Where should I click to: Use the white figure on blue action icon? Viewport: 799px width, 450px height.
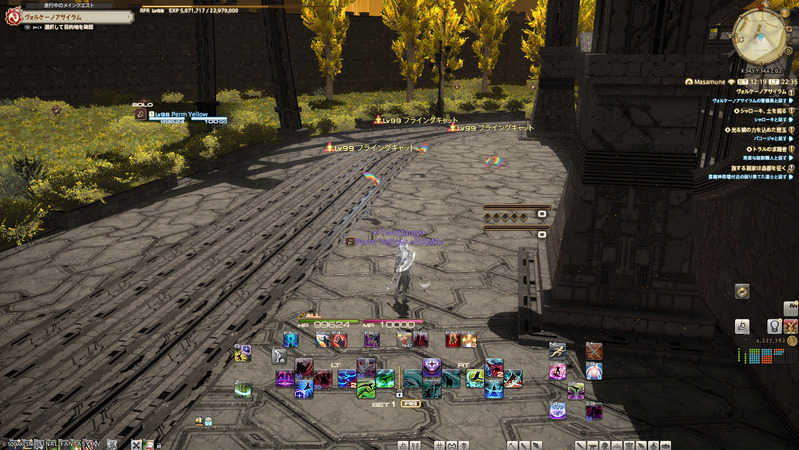[594, 372]
